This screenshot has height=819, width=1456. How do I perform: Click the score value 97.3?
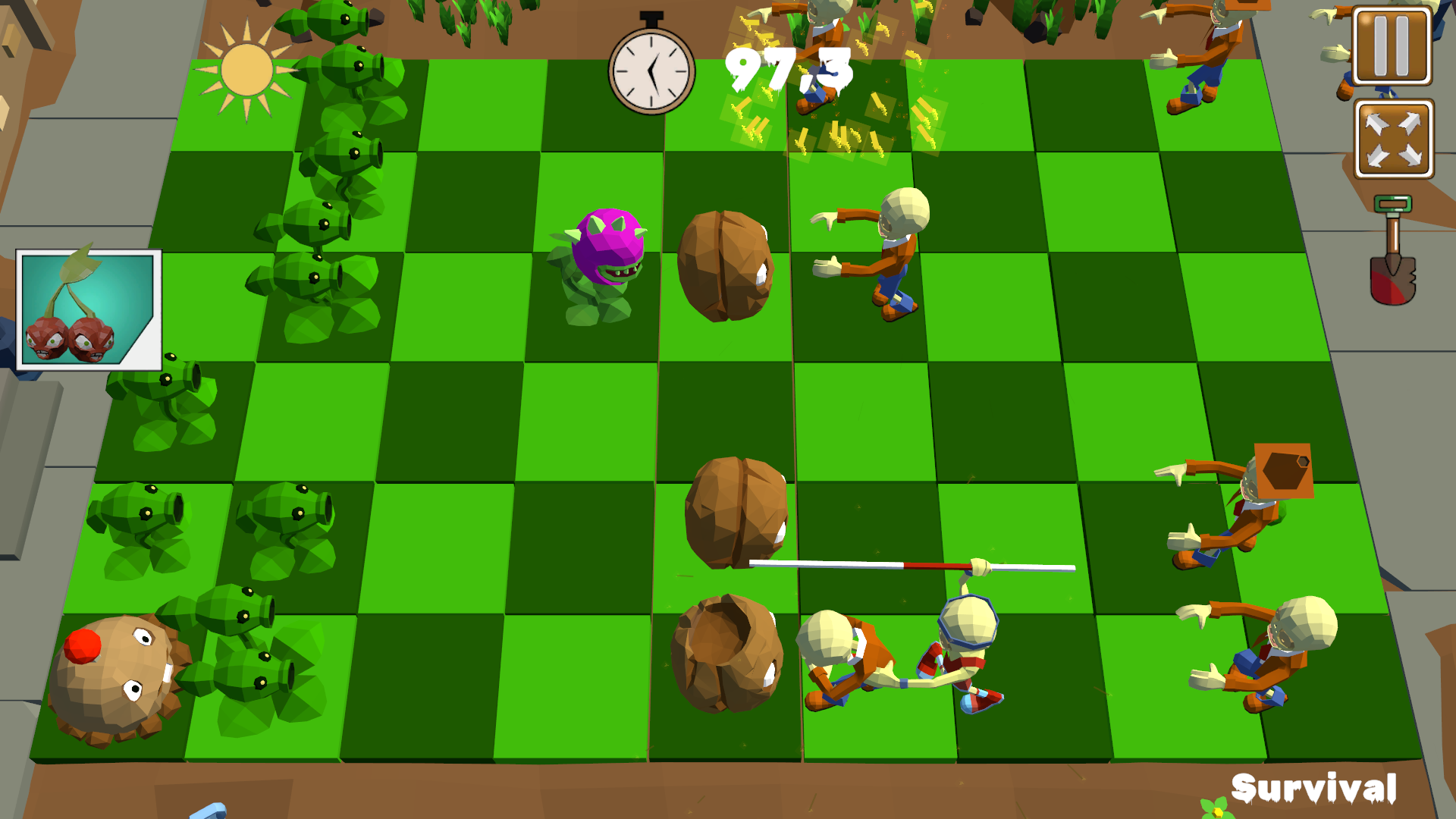tap(789, 71)
